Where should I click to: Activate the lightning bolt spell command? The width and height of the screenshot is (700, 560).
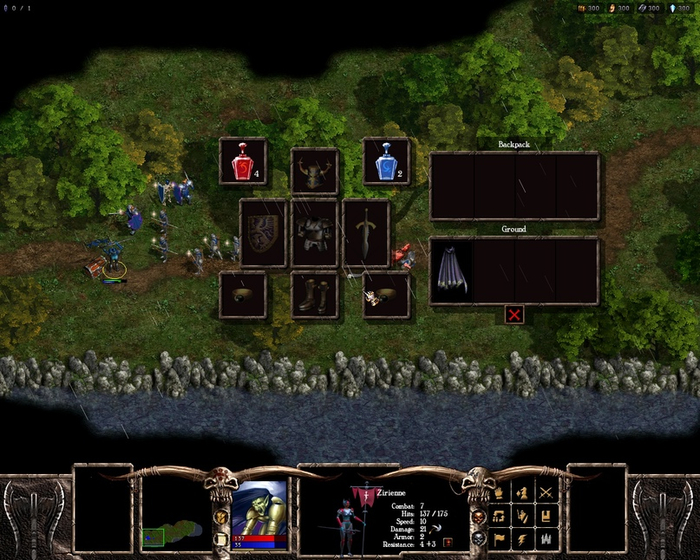coord(522,540)
